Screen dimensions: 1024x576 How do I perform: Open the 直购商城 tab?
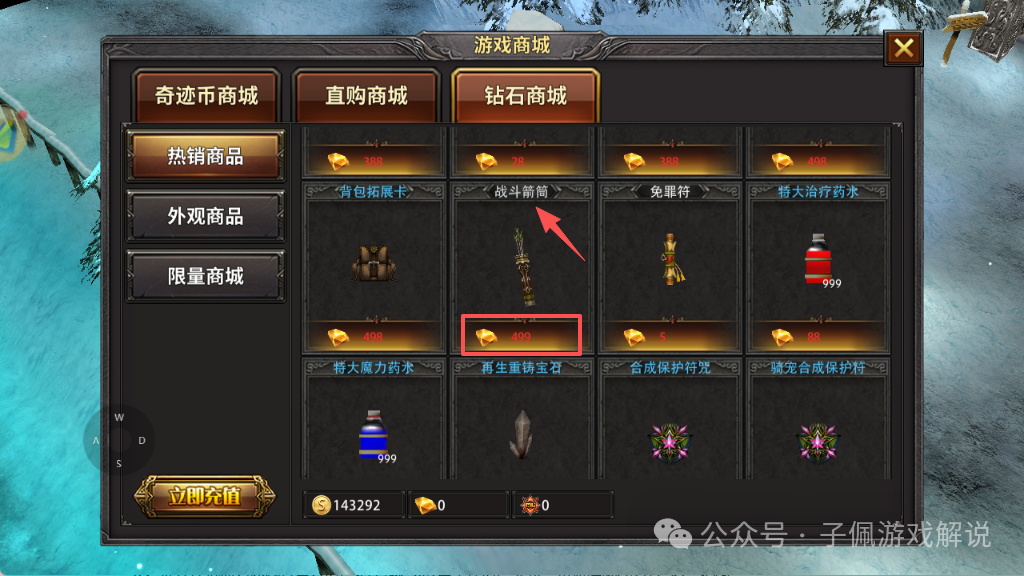366,96
